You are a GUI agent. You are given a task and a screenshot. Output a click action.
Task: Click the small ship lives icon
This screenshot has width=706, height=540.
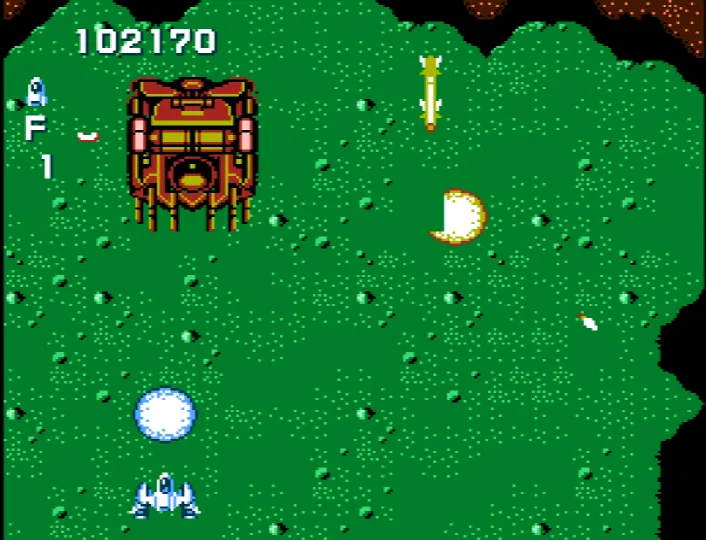[x=36, y=92]
